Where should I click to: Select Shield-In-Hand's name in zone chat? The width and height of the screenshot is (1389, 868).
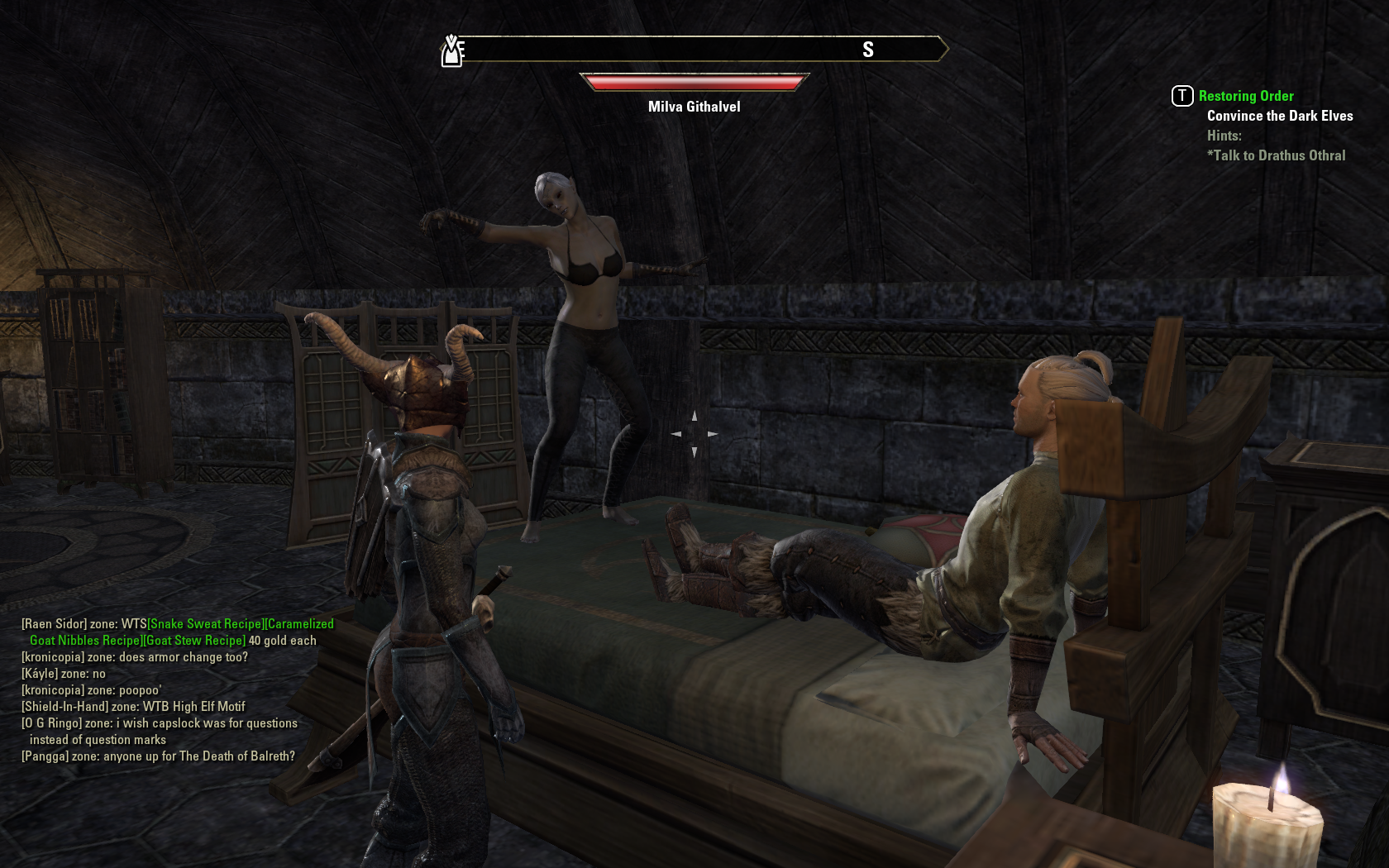tap(64, 707)
